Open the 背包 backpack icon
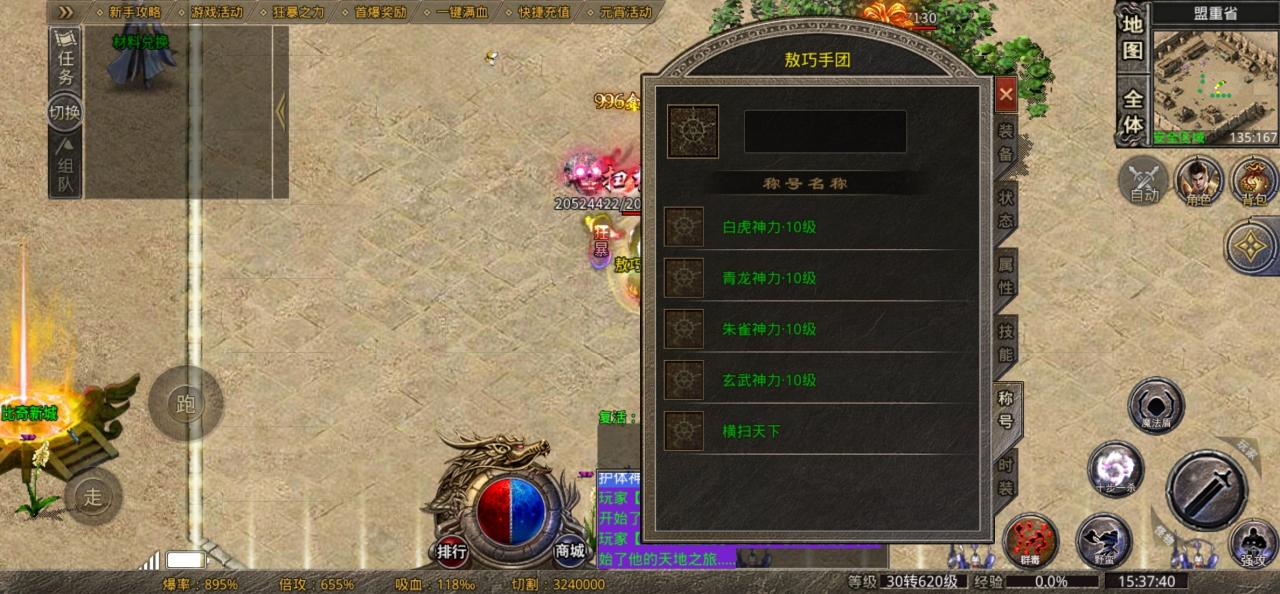Screen dimensions: 1280x594 click(x=1254, y=181)
